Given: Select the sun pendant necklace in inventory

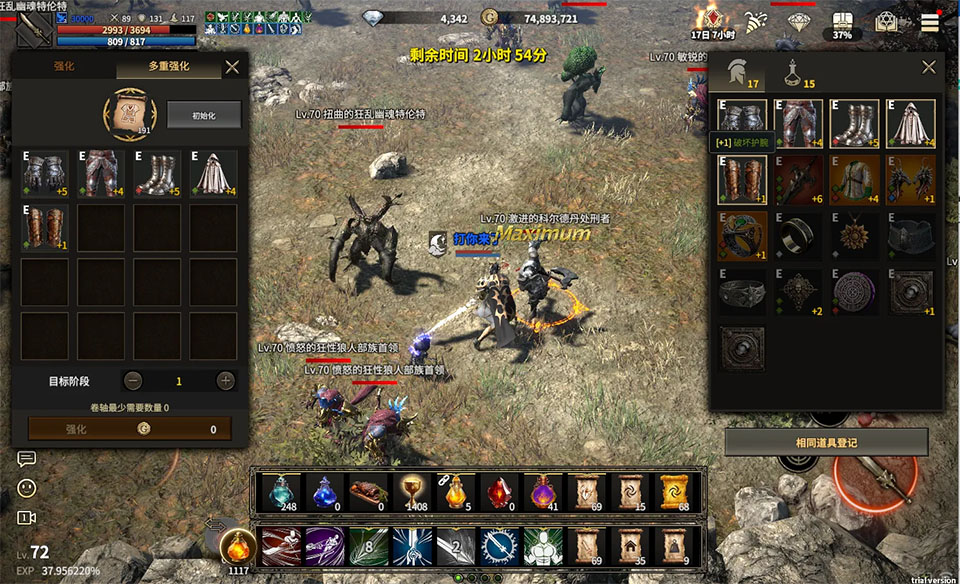Looking at the screenshot, I should (x=854, y=235).
